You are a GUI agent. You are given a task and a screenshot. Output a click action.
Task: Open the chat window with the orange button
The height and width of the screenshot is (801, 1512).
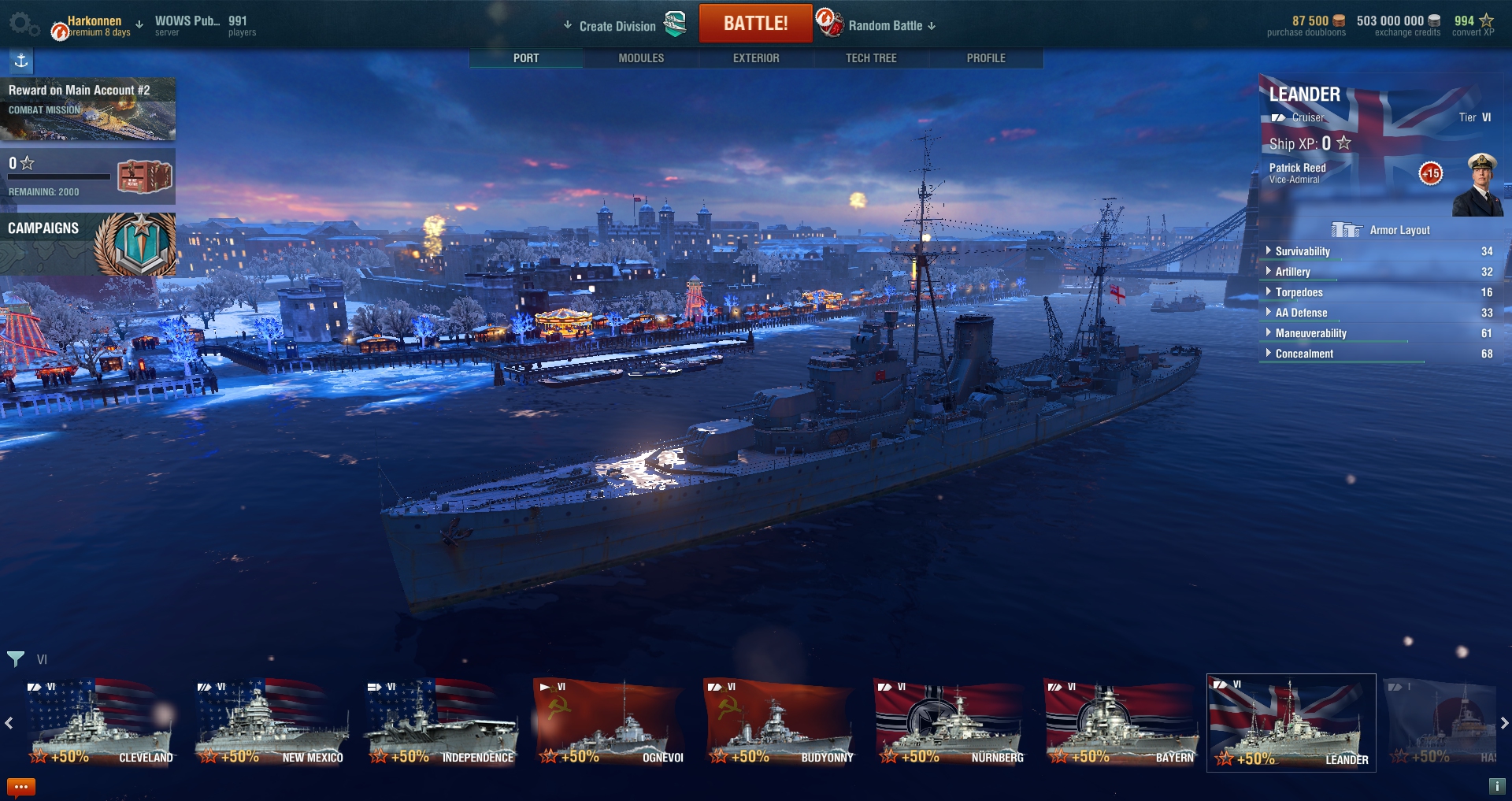(21, 786)
